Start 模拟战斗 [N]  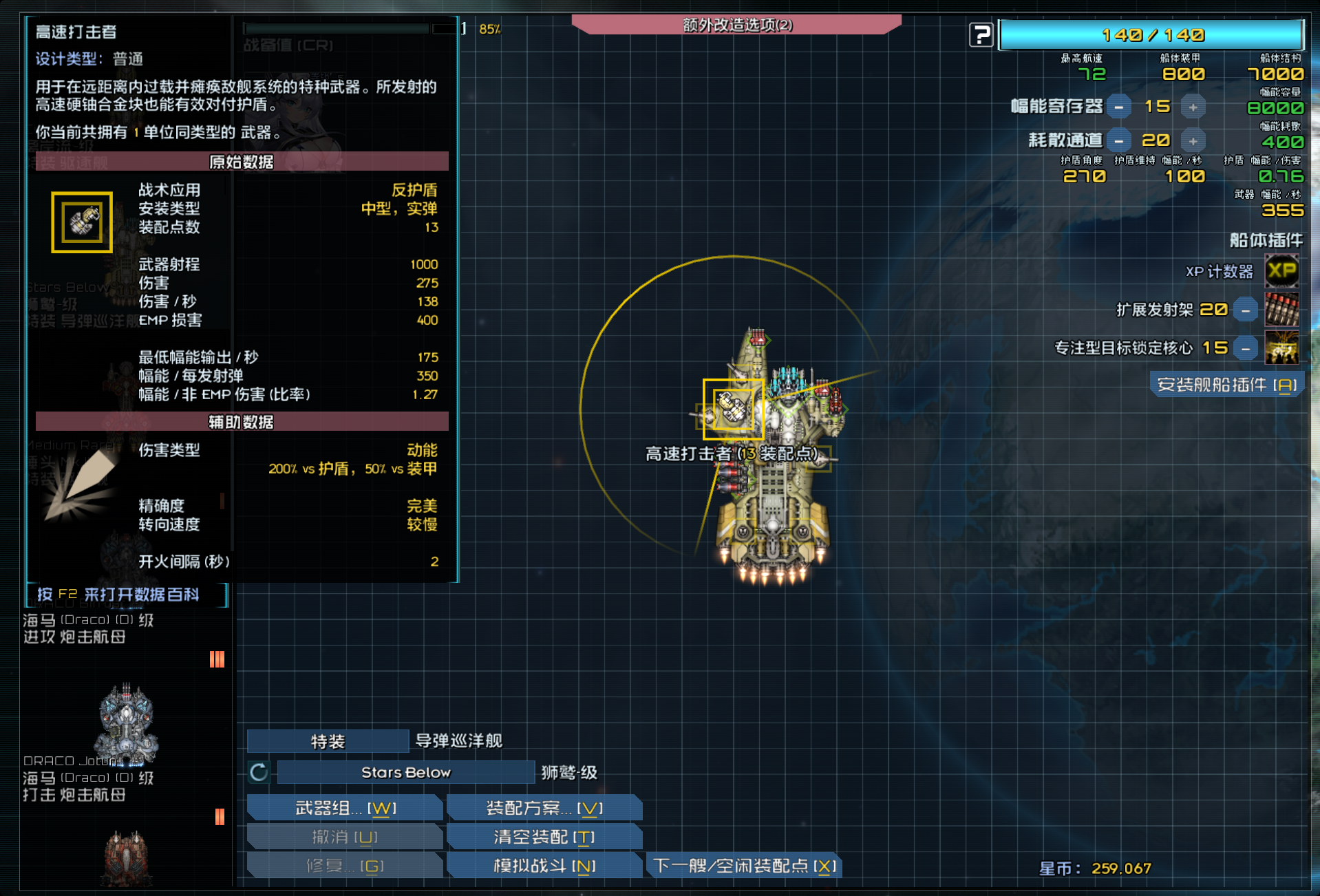coord(544,866)
